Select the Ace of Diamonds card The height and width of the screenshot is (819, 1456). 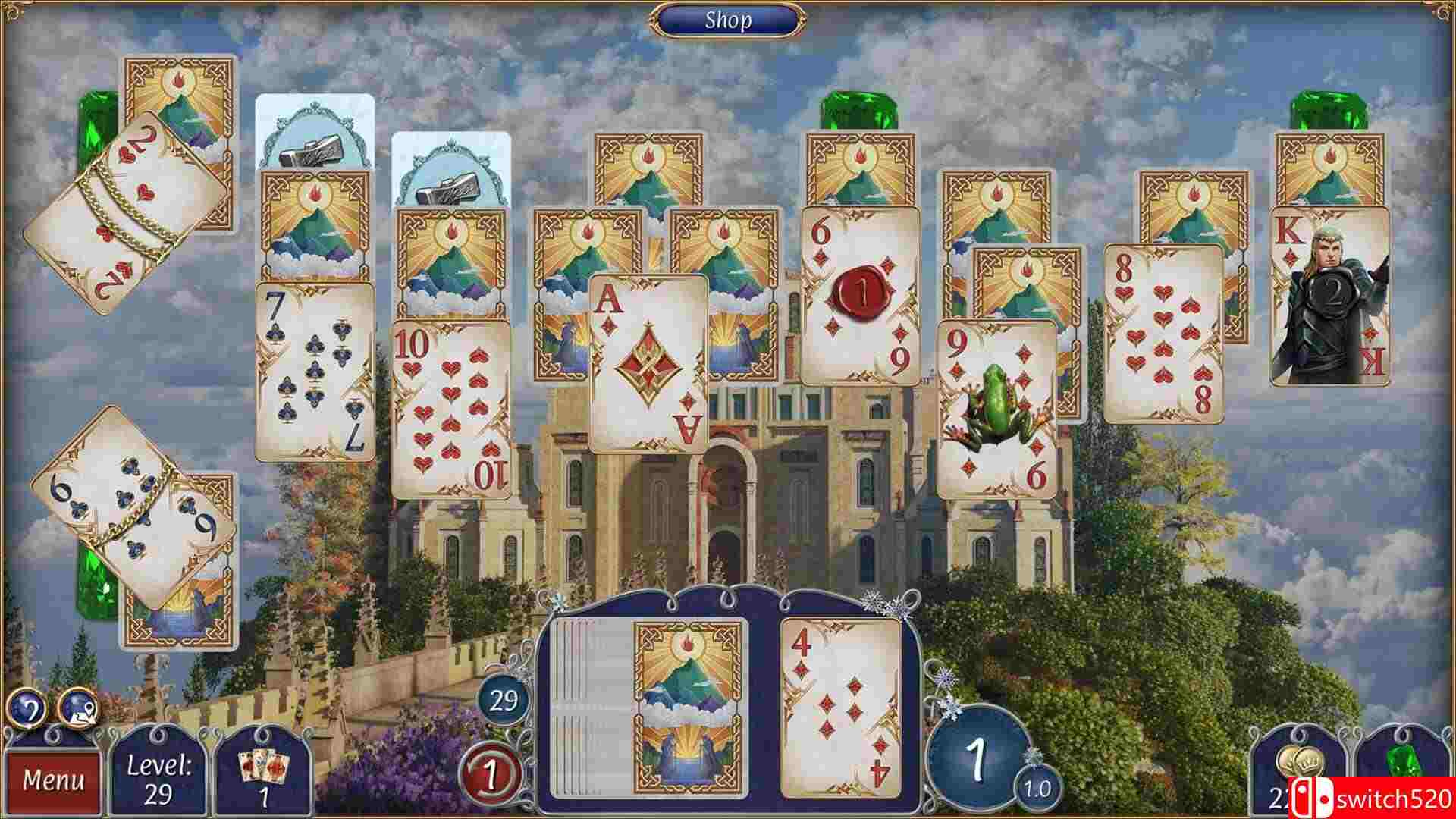(648, 364)
